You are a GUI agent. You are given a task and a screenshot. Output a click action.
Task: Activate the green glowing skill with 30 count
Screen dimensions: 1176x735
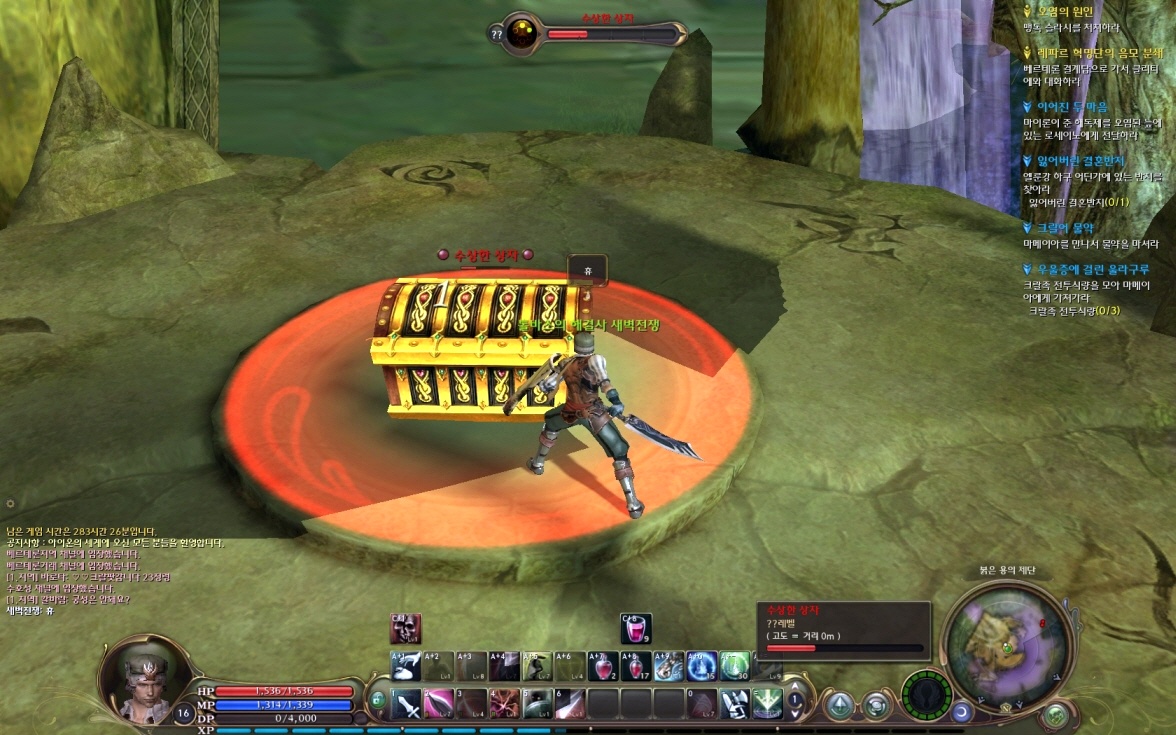click(735, 666)
